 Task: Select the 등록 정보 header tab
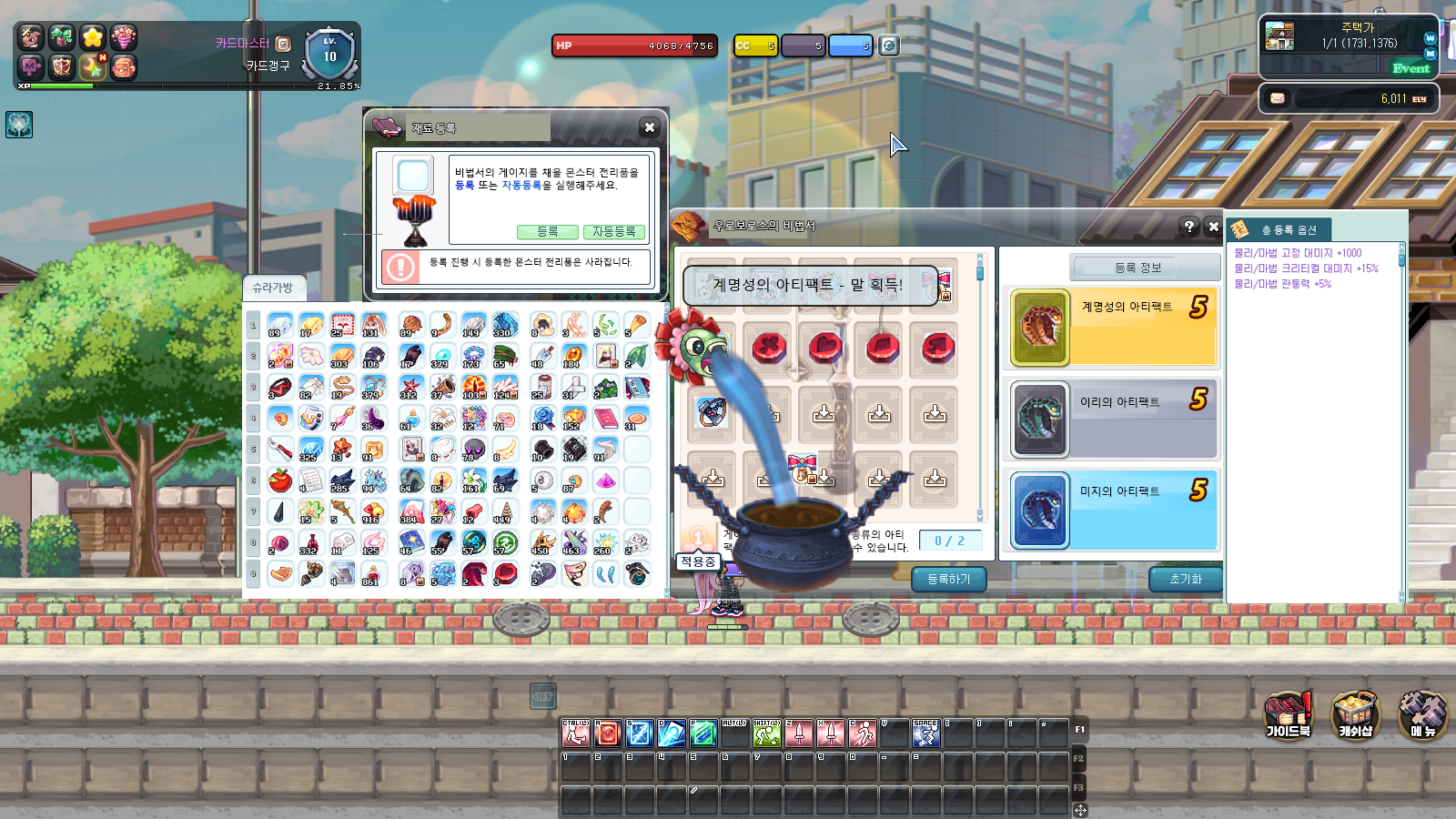1137,268
